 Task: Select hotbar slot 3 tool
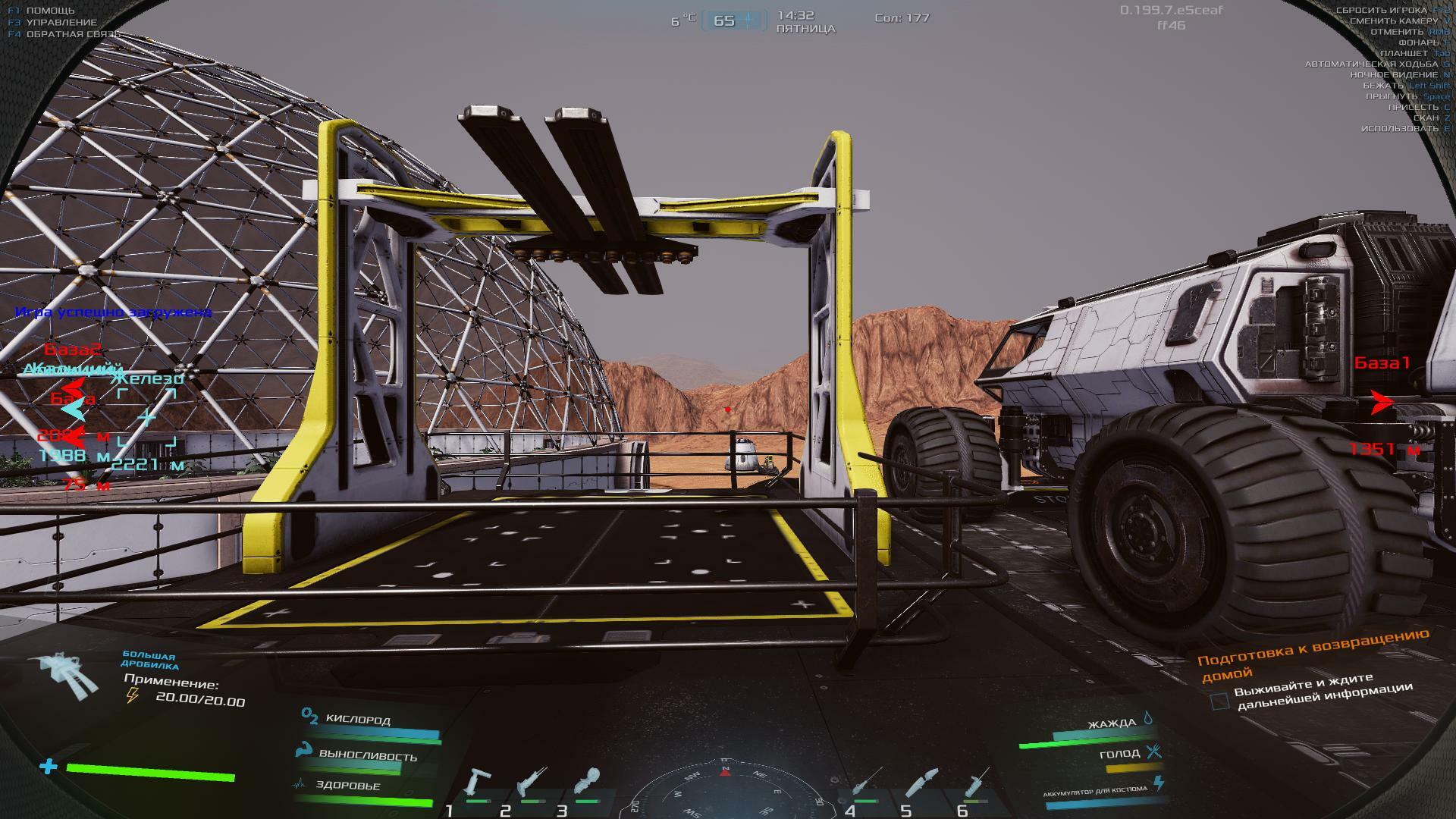(587, 783)
